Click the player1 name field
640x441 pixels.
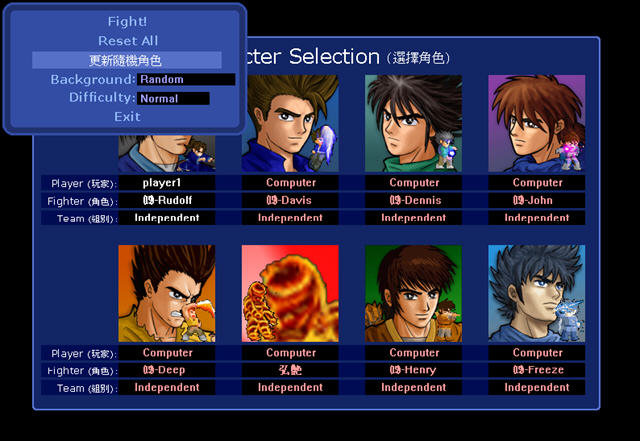[x=167, y=183]
